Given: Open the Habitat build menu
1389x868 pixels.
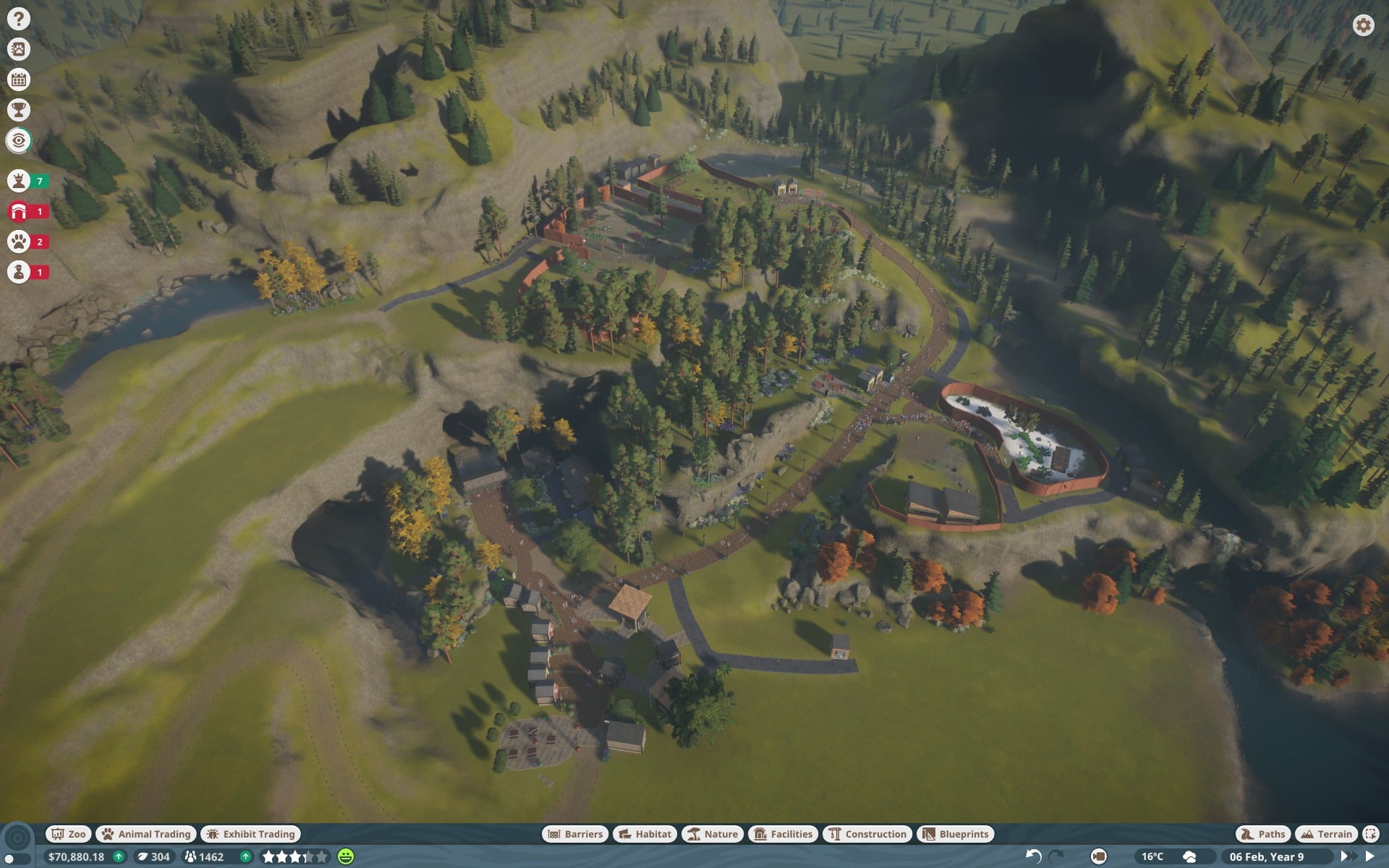Looking at the screenshot, I should [645, 834].
